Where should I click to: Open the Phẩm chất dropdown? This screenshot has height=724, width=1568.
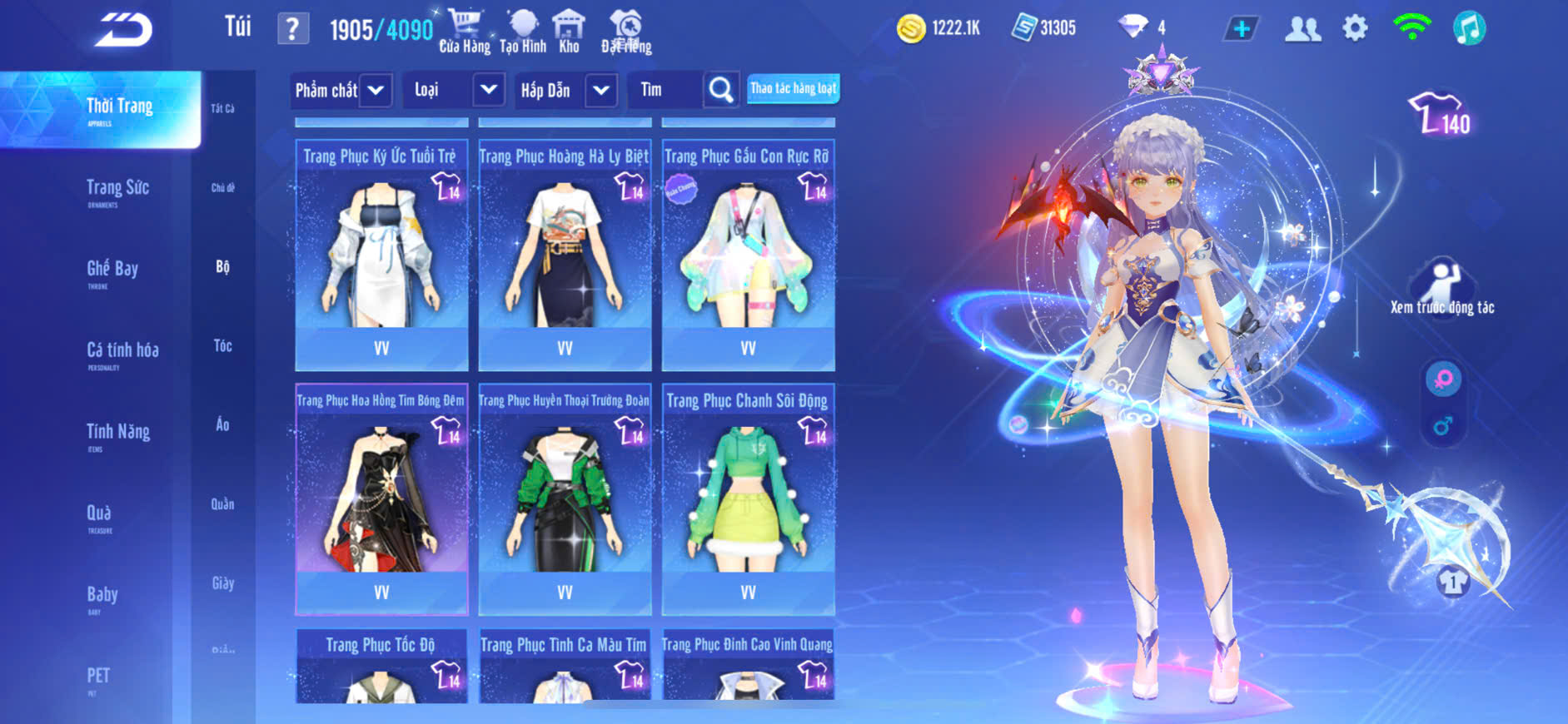(376, 90)
